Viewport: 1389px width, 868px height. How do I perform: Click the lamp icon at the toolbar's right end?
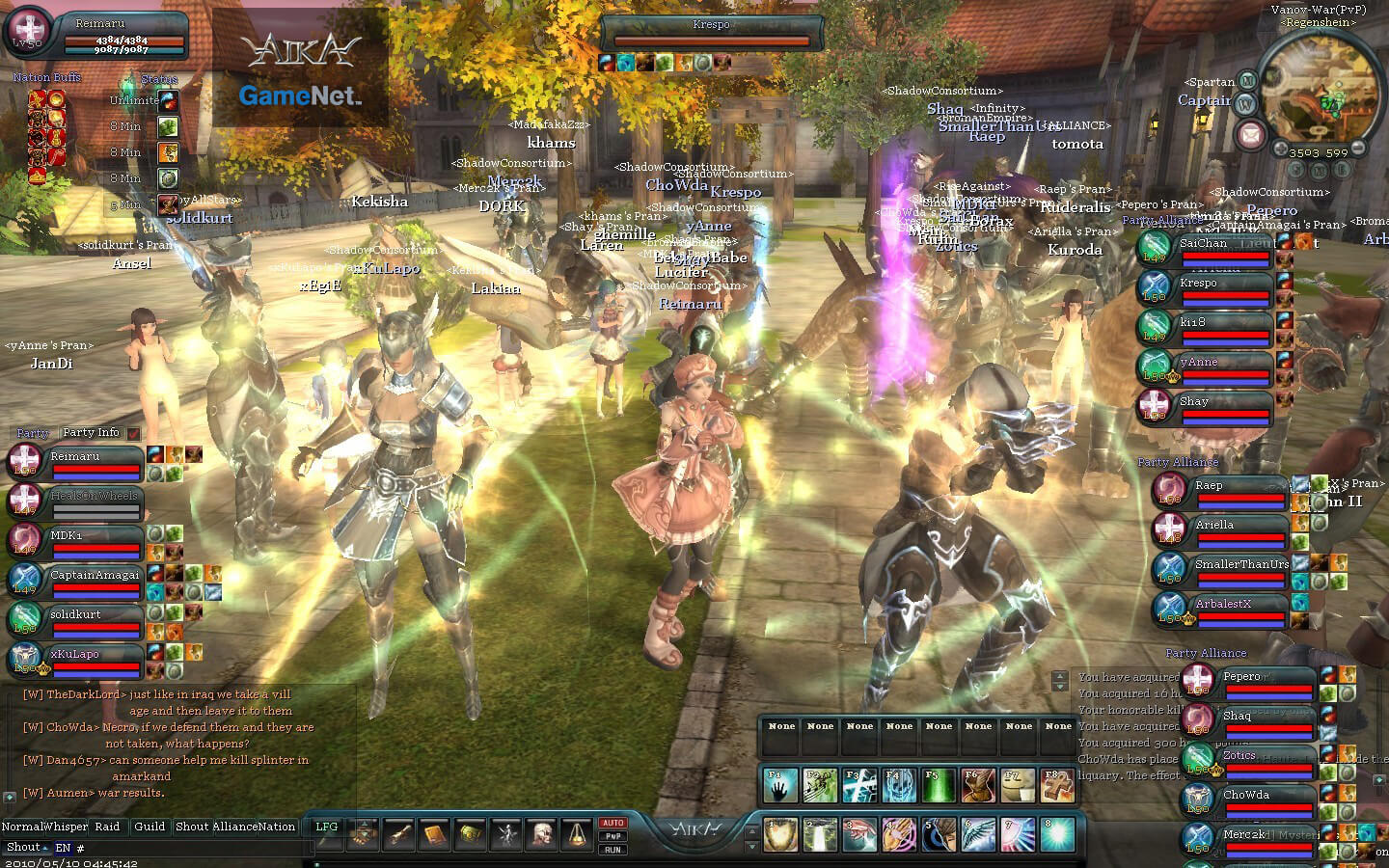576,833
